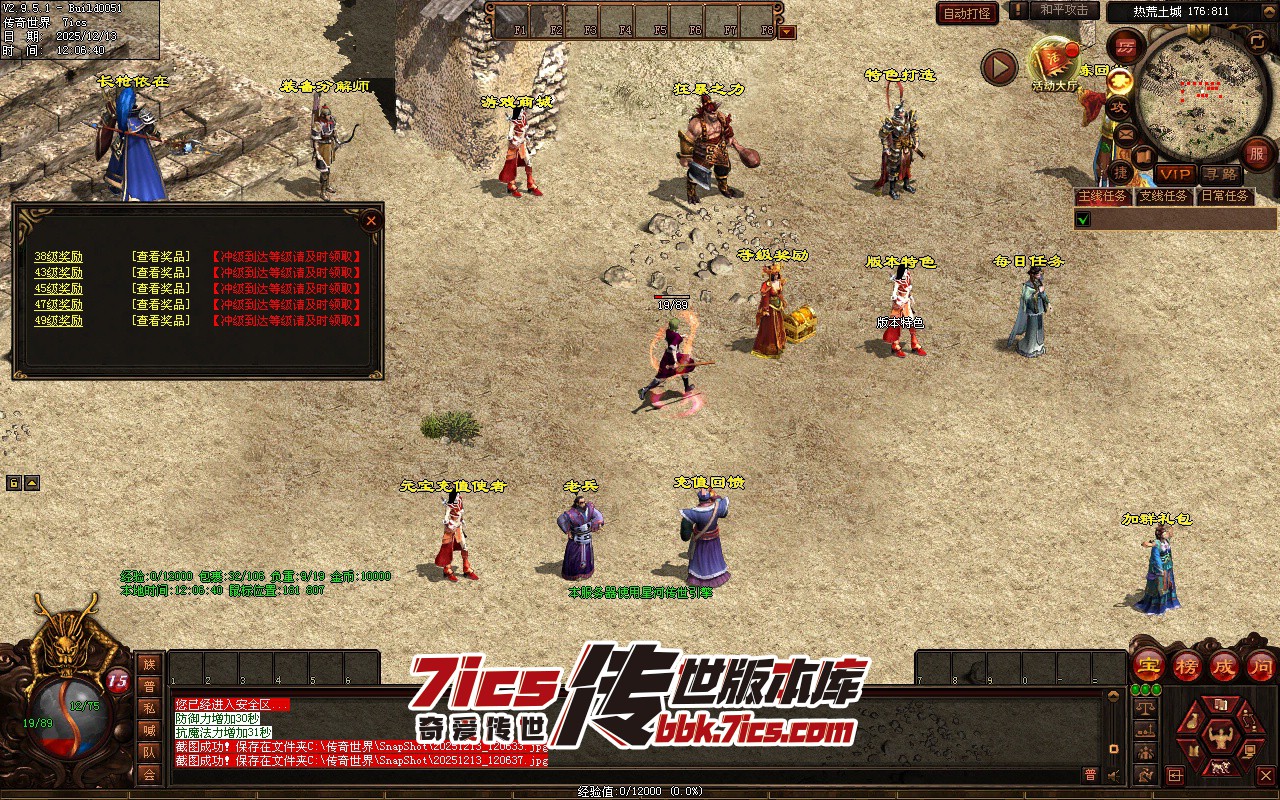Open the mail envelope icon
Image resolution: width=1280 pixels, height=800 pixels.
pos(1126,133)
